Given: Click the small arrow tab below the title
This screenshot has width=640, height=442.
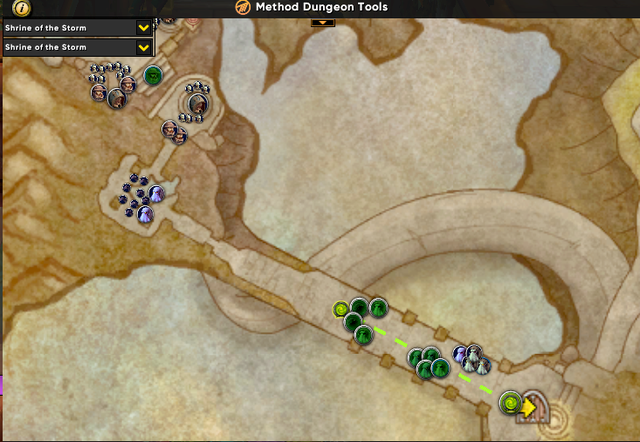Looking at the screenshot, I should tap(322, 20).
